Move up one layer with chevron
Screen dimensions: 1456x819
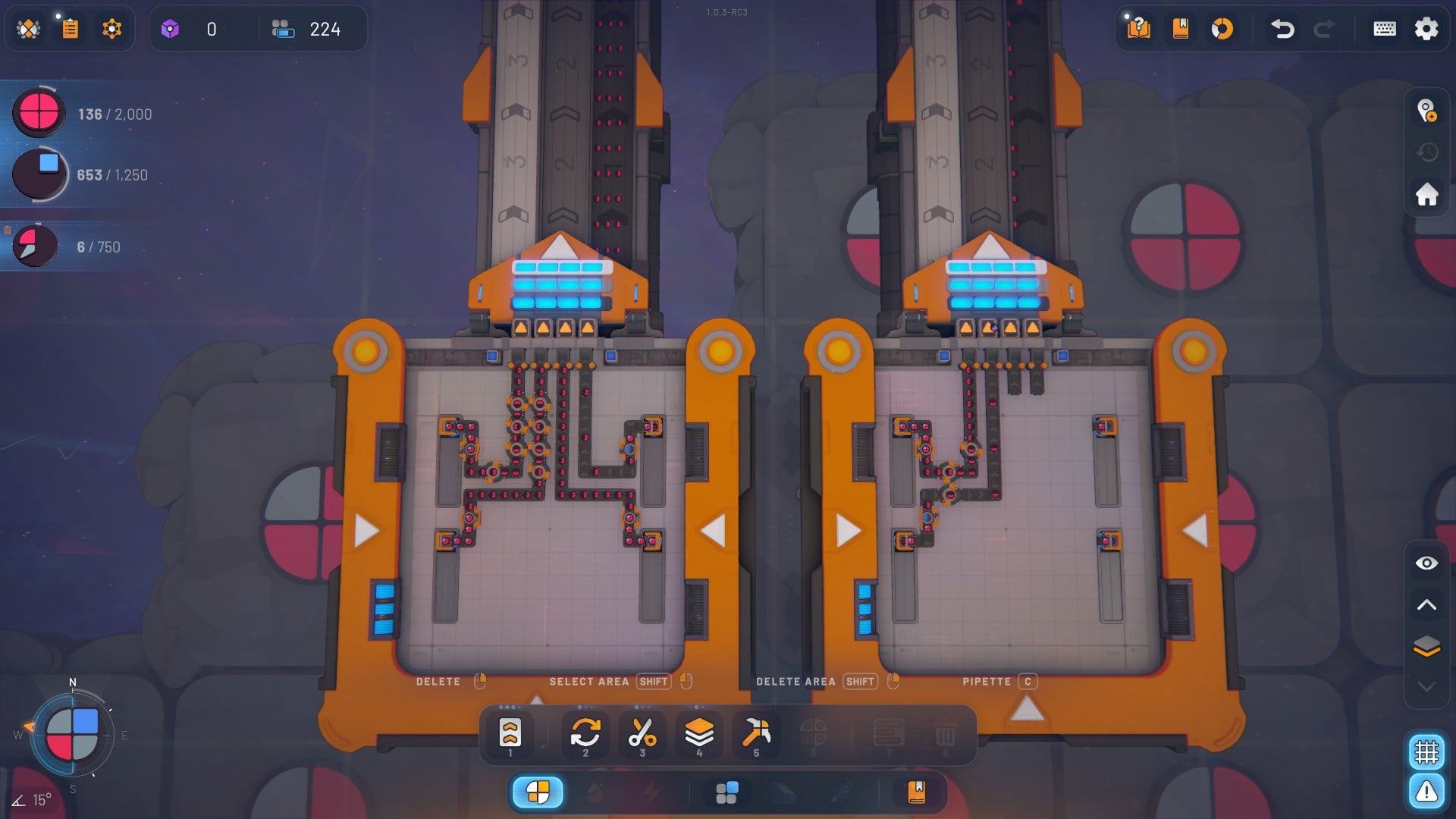[x=1426, y=604]
